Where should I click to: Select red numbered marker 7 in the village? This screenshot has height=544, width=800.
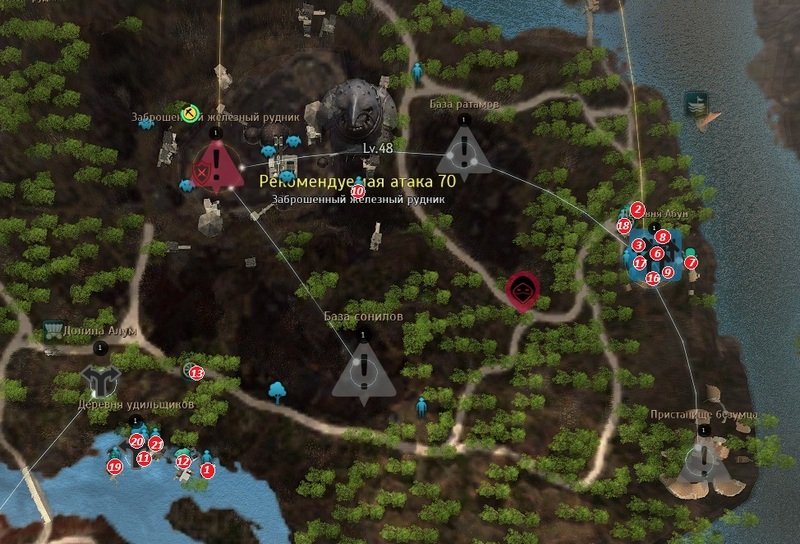[690, 262]
